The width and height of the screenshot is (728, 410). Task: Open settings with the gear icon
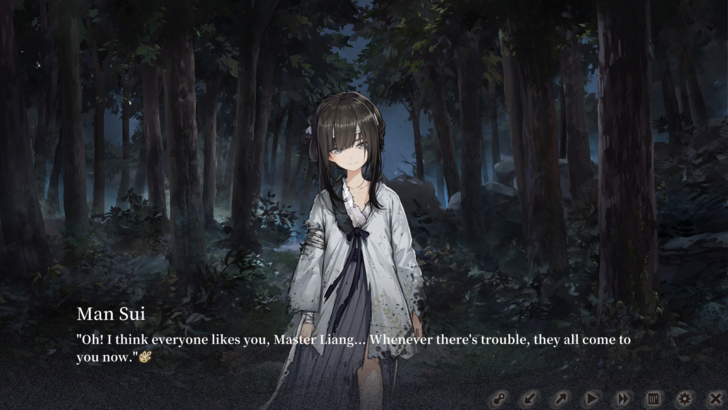tap(684, 398)
